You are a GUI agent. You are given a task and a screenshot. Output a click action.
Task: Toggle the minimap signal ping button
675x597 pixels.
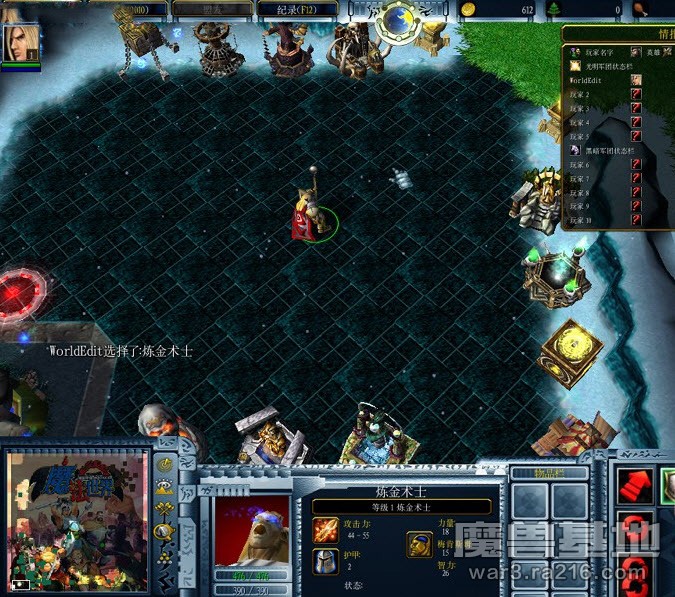click(165, 464)
